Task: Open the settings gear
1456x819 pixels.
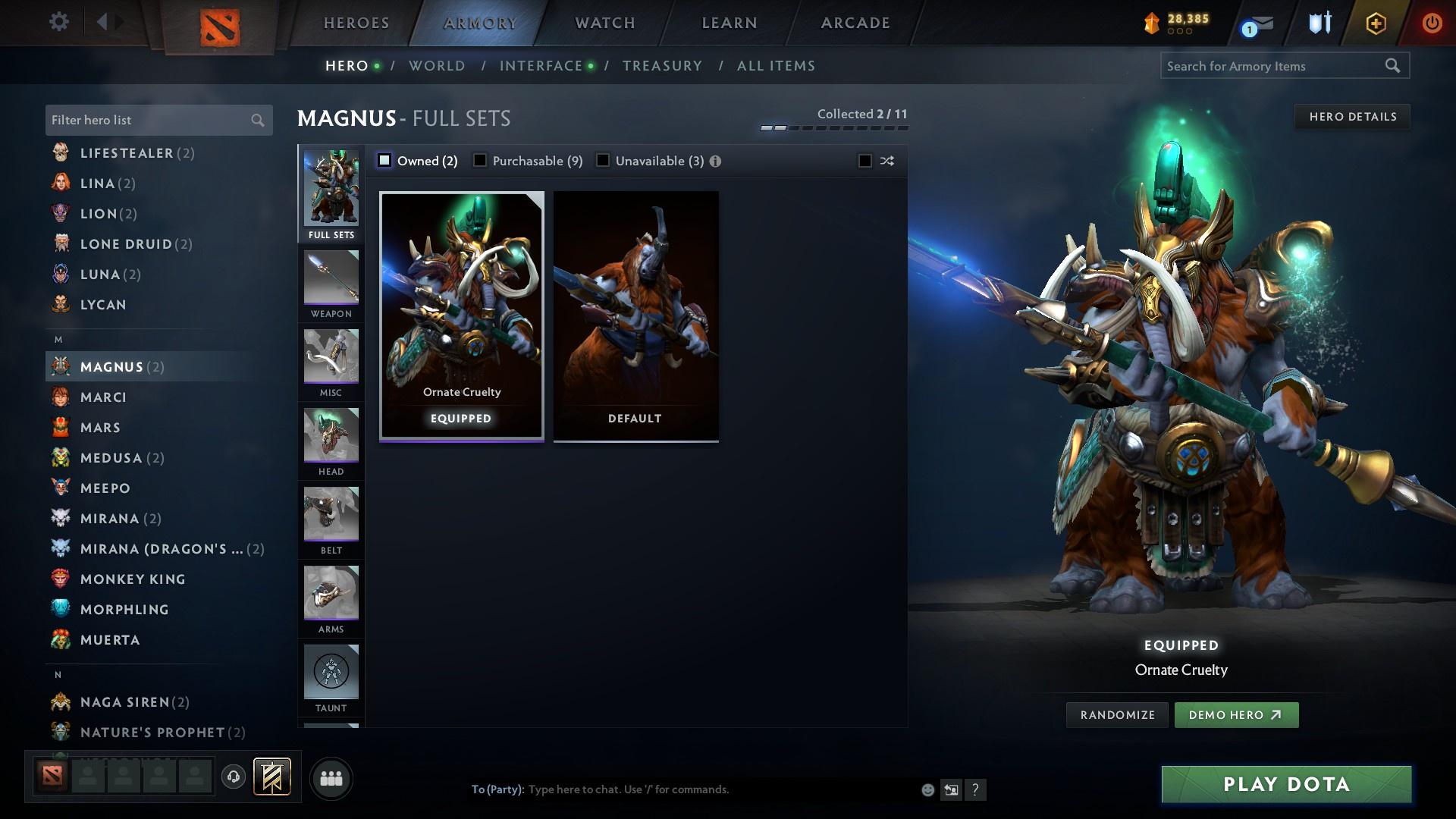Action: coord(58,22)
